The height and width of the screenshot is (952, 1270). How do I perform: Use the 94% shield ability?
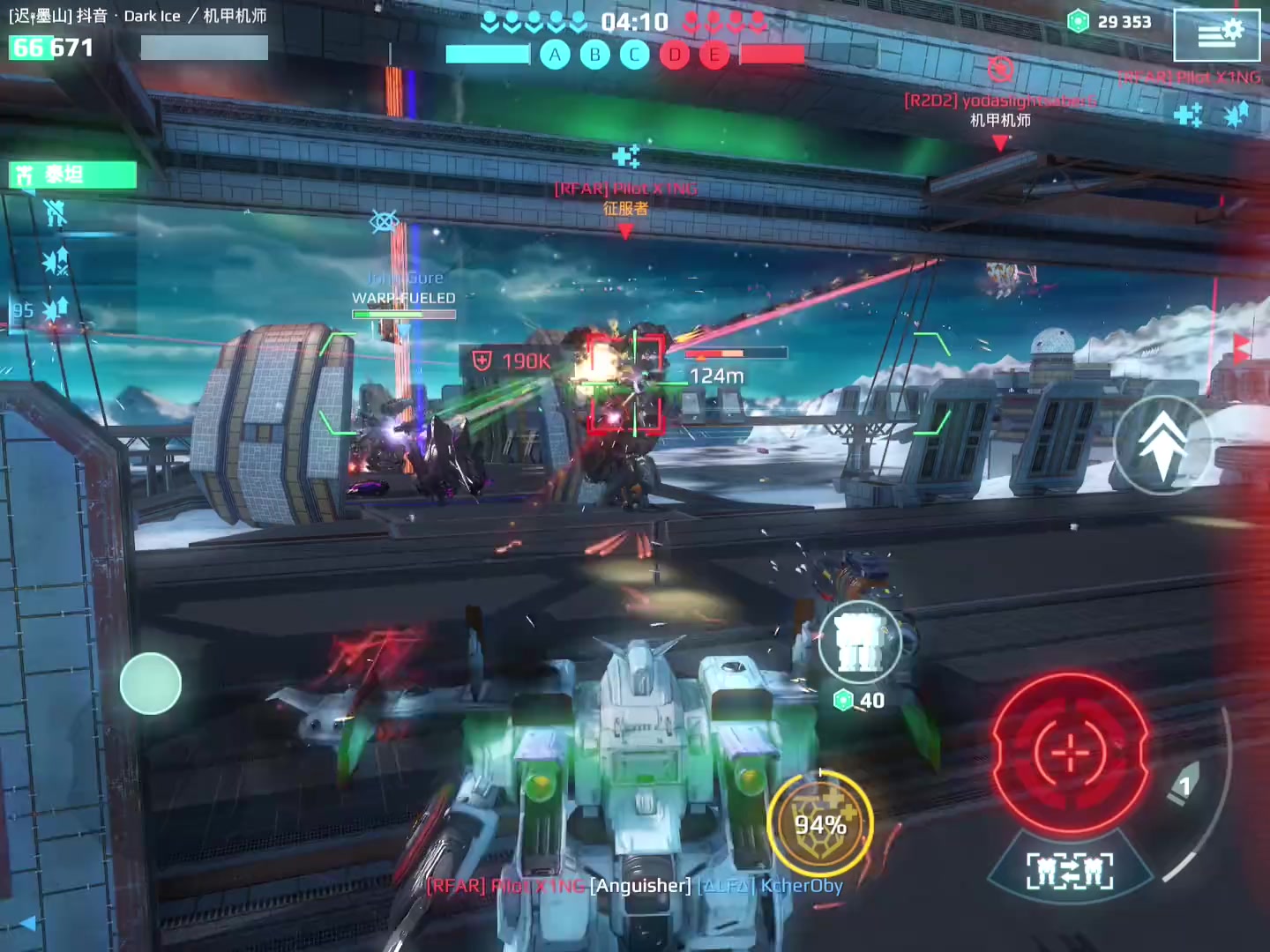coord(820,824)
